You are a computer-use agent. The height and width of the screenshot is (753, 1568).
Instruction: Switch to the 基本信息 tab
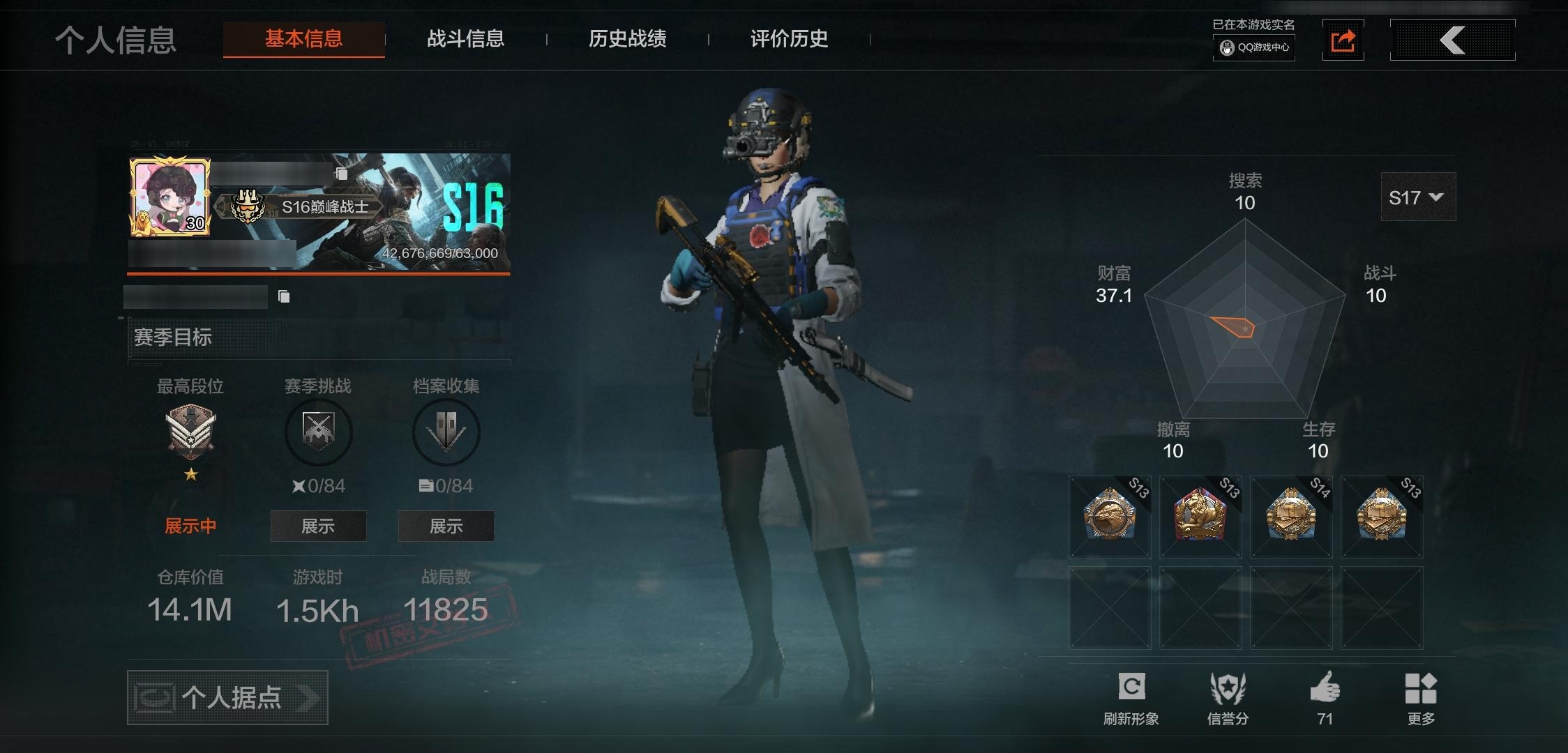[303, 39]
